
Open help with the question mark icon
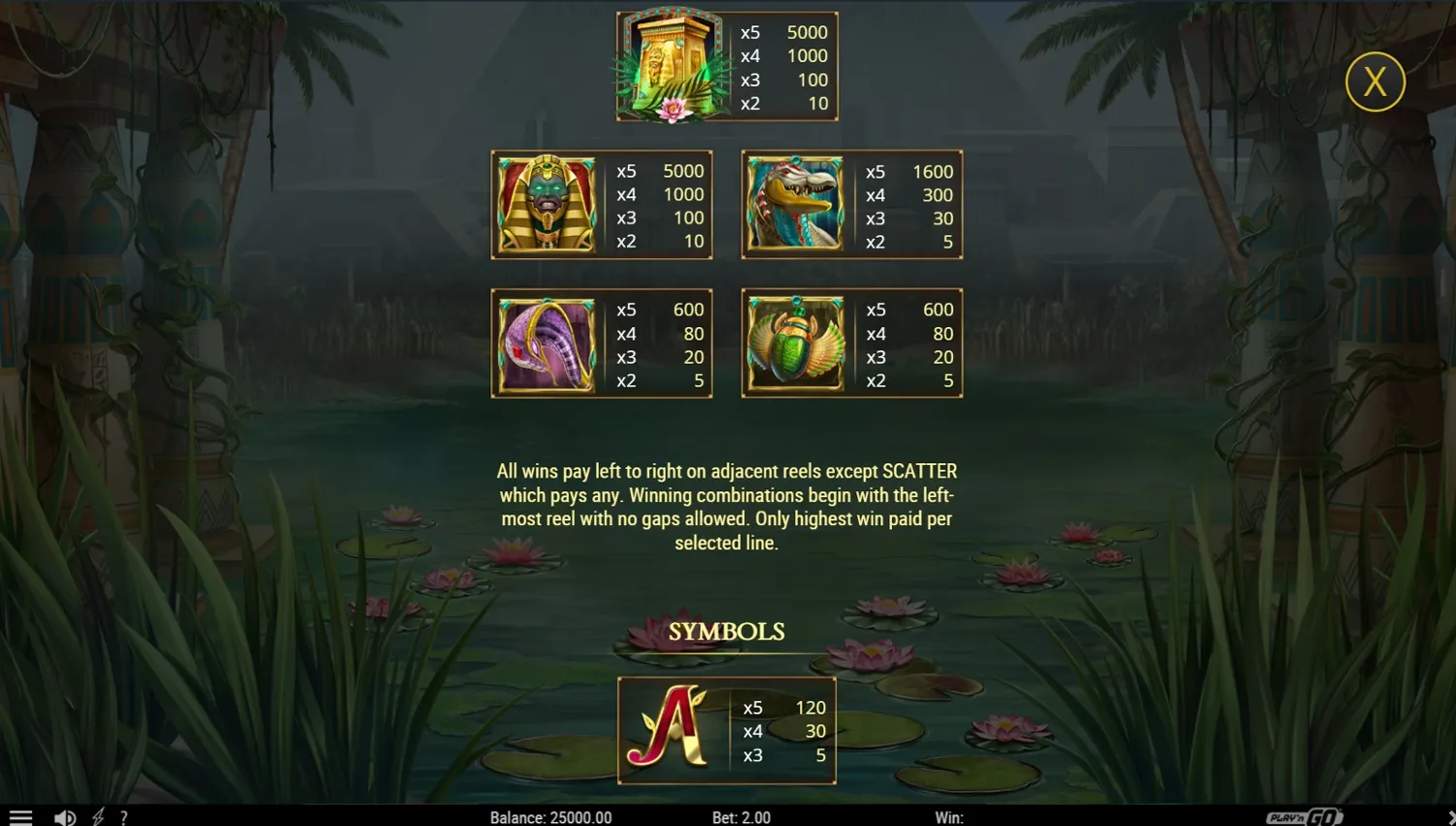pos(123,816)
